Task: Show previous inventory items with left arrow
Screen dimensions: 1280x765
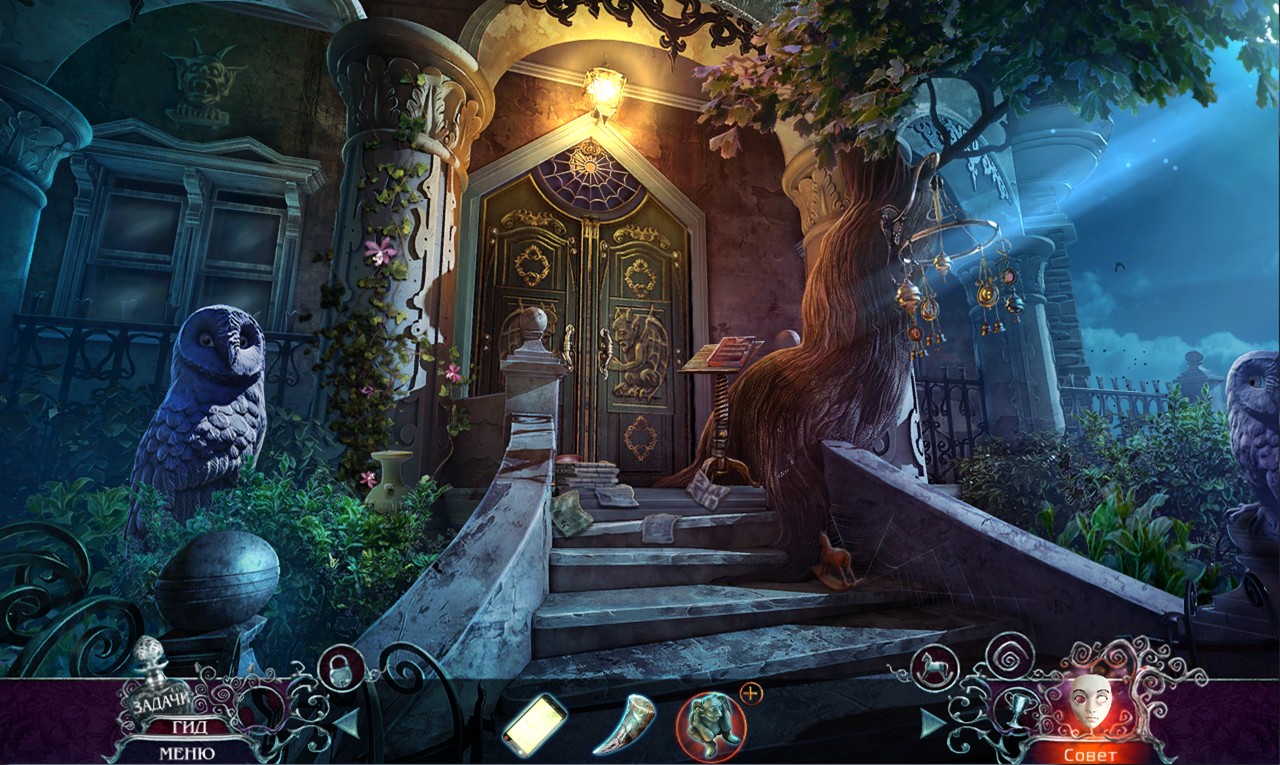Action: point(347,722)
